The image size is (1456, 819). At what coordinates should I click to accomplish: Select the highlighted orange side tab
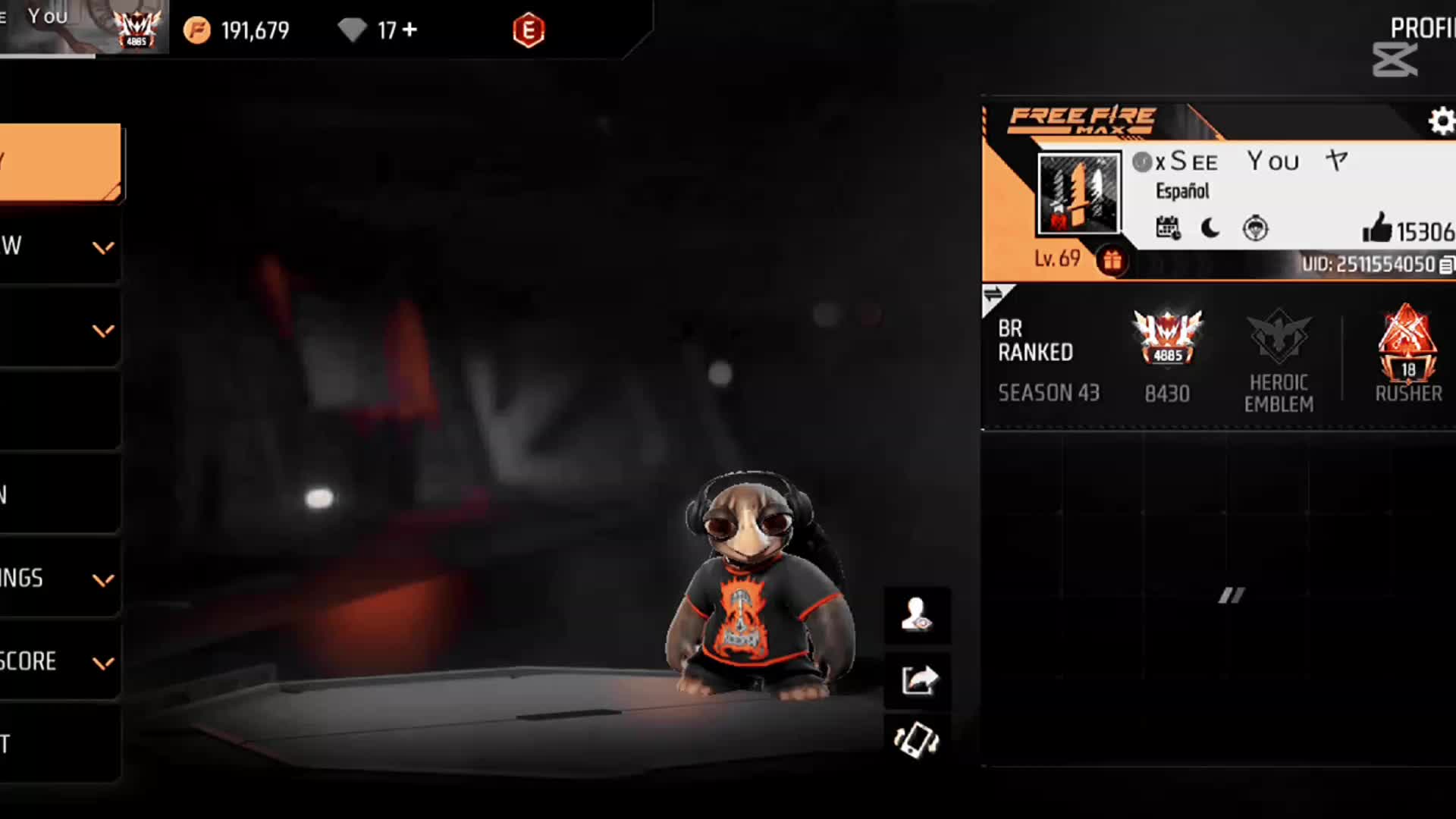pyautogui.click(x=59, y=162)
